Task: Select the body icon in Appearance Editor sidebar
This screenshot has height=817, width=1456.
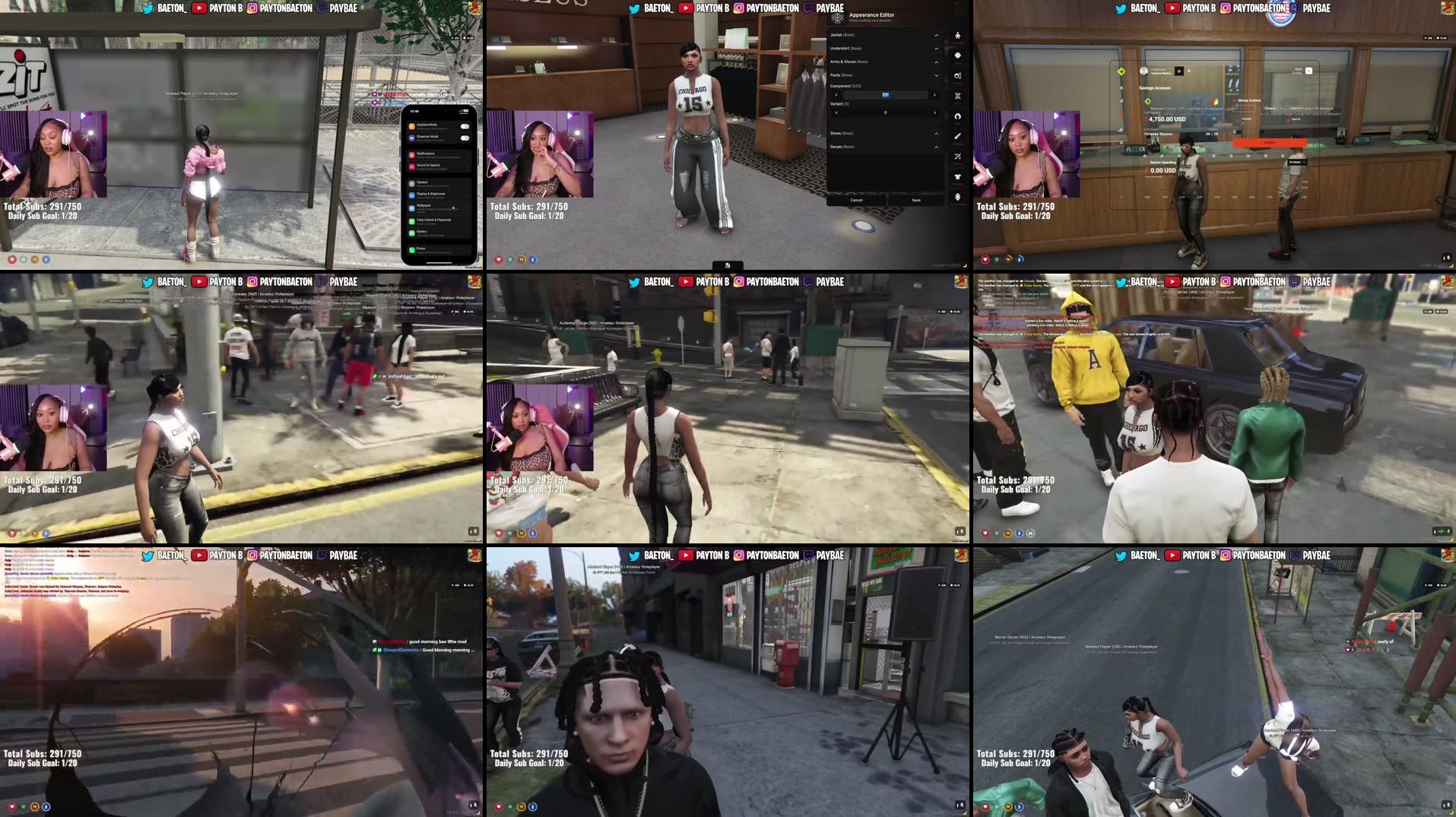Action: [x=957, y=36]
